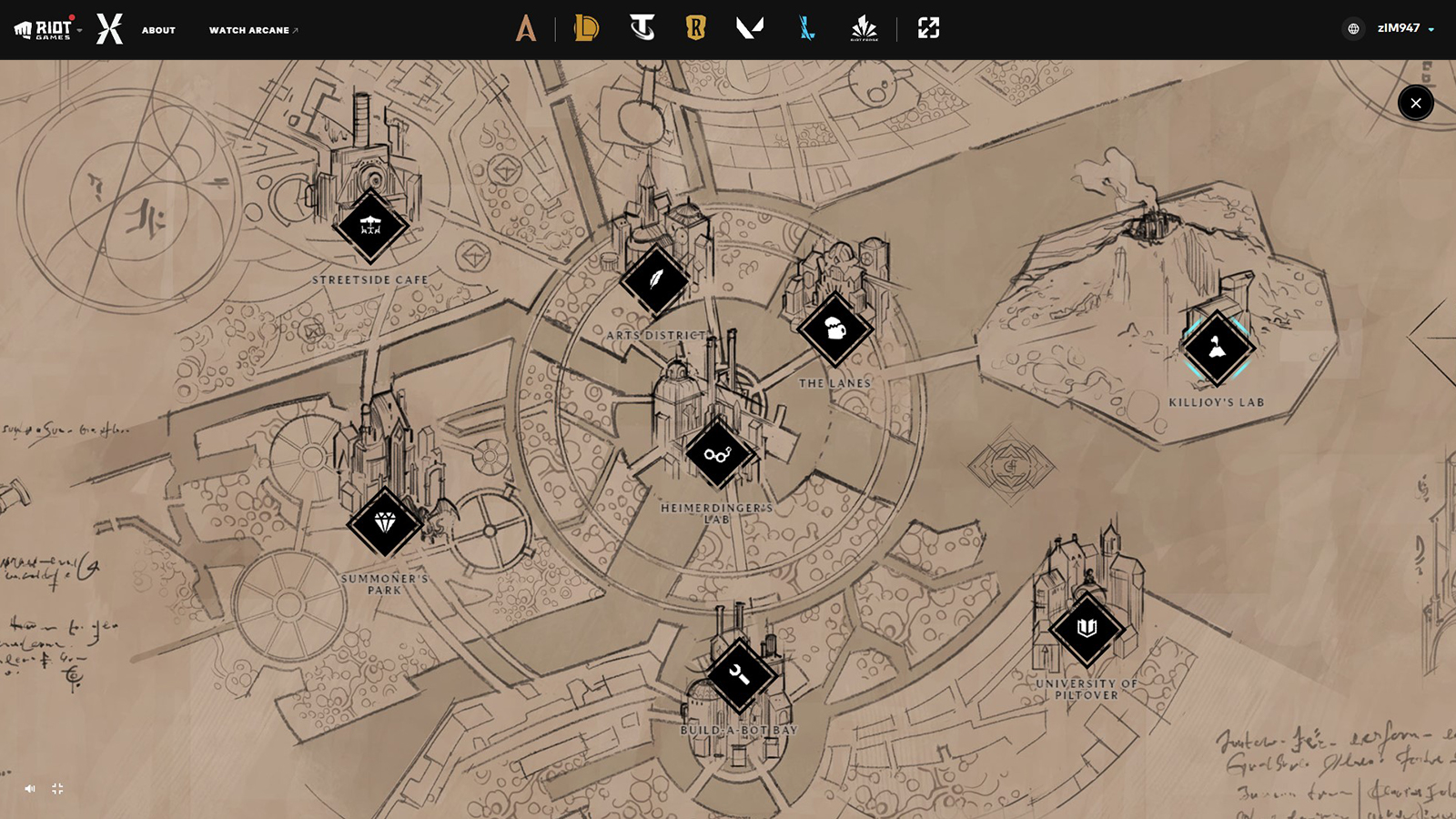This screenshot has width=1456, height=819.
Task: Close the map with the X button
Action: [1415, 103]
